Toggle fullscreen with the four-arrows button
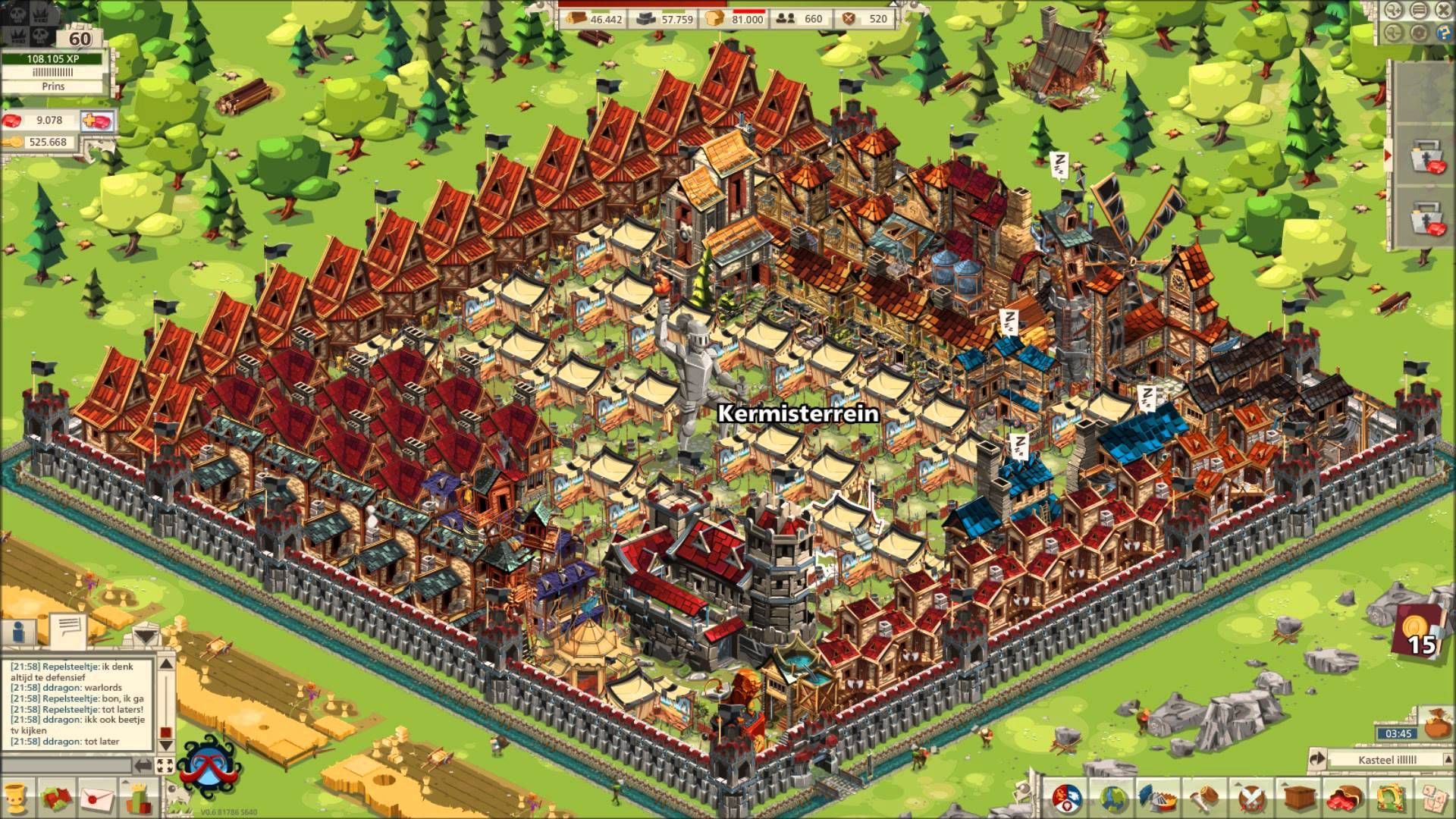The image size is (1456, 819). click(x=165, y=766)
